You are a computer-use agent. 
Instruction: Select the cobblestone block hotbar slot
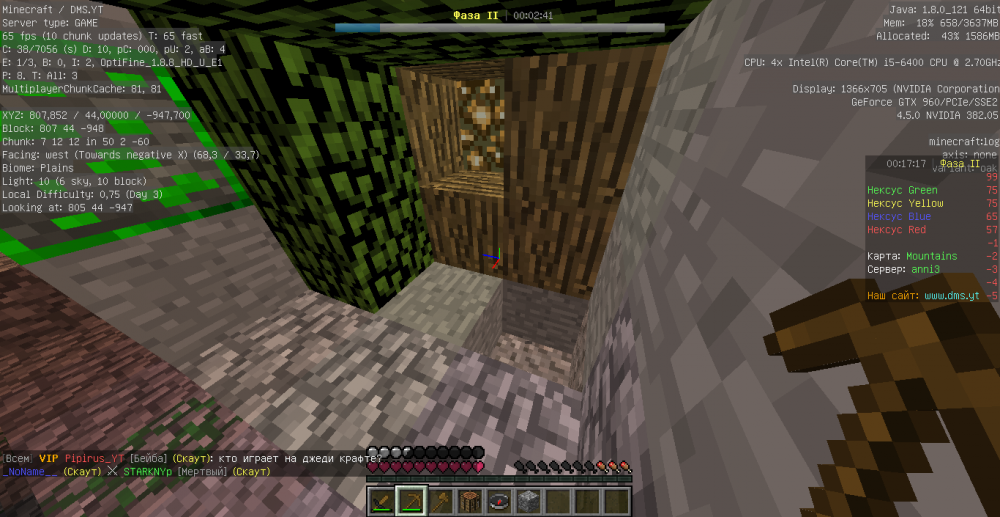tap(529, 501)
